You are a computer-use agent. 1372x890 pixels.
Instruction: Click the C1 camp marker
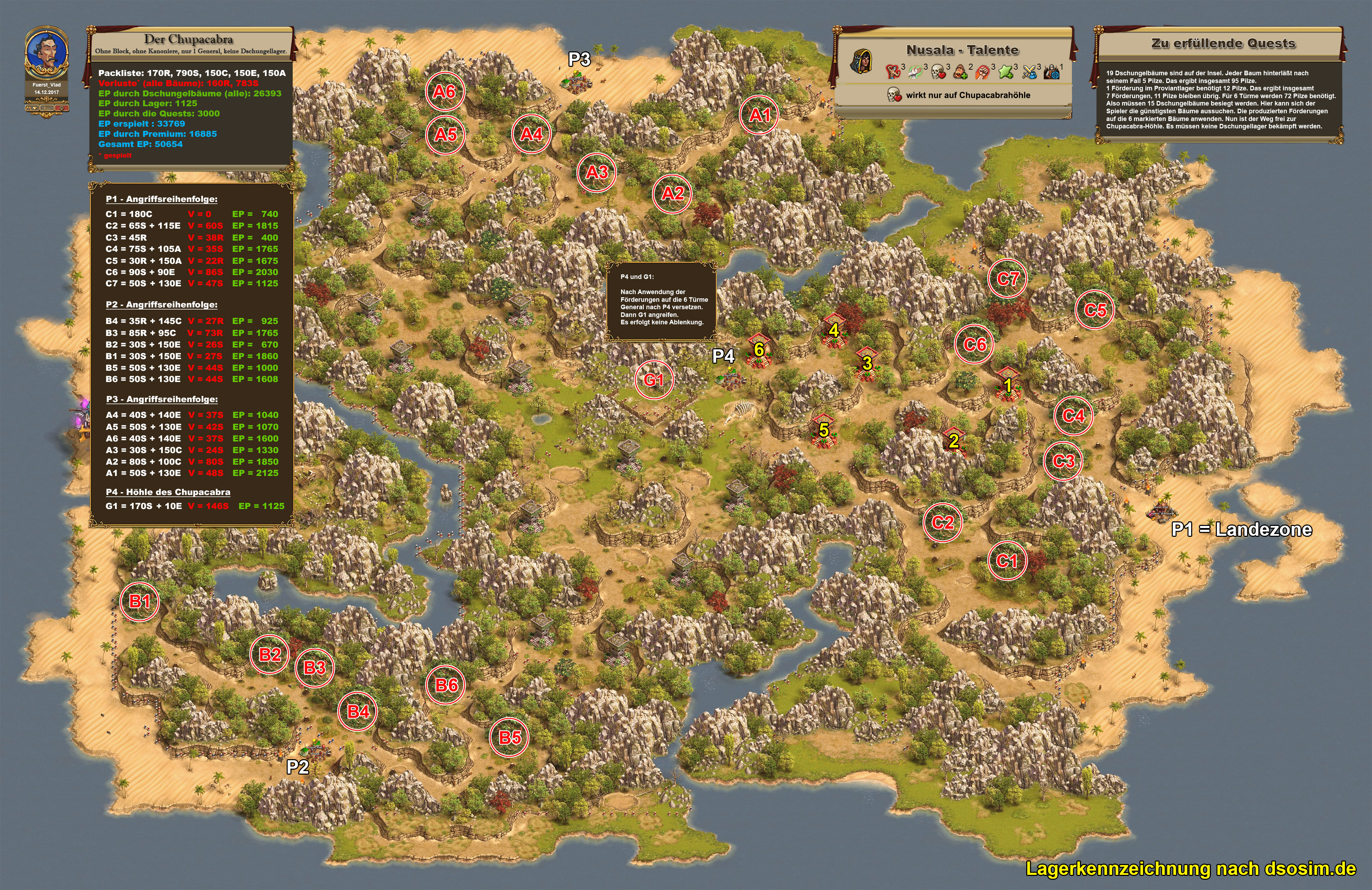[x=1006, y=560]
